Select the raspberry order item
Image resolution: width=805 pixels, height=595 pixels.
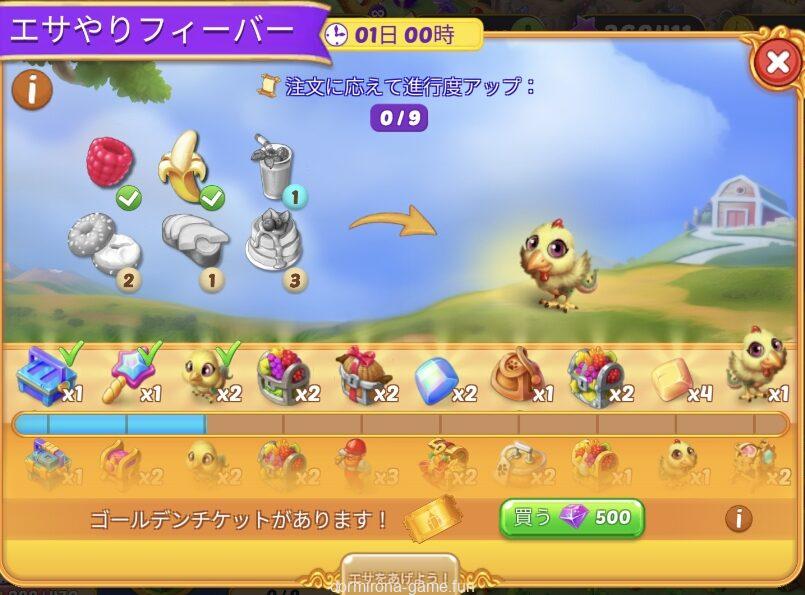tap(110, 161)
